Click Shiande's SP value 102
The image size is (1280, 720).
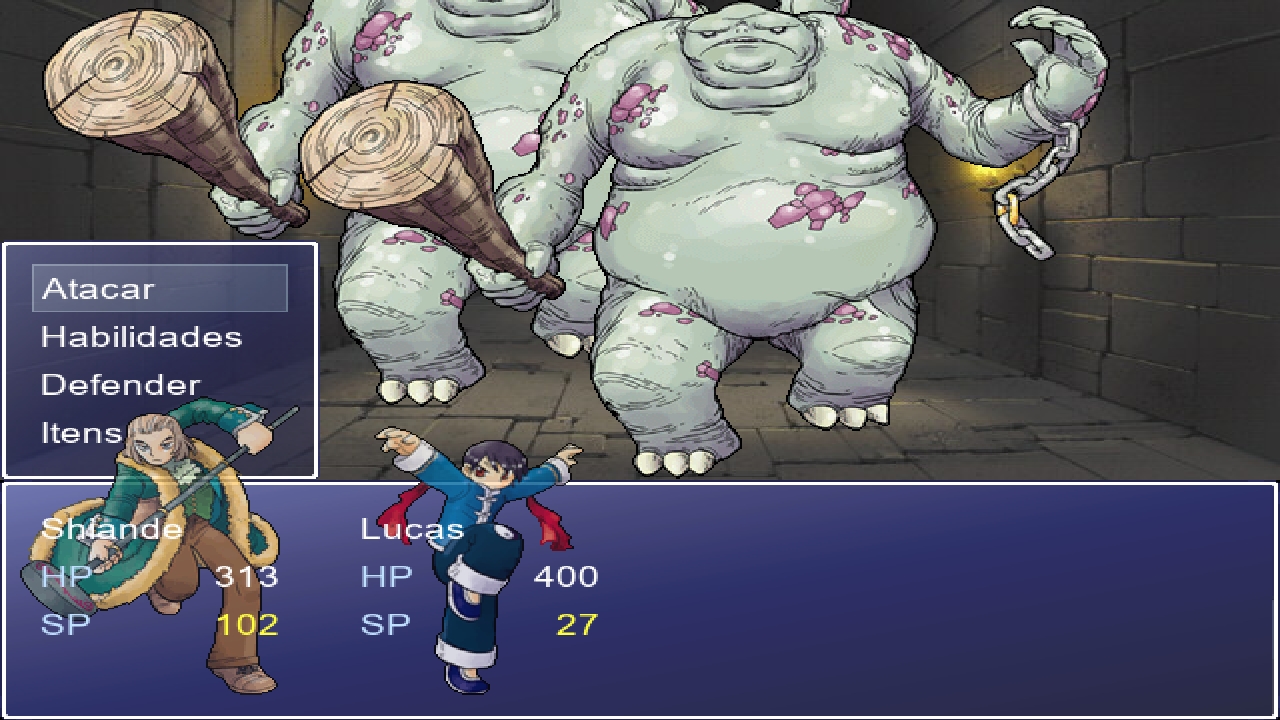pos(252,623)
